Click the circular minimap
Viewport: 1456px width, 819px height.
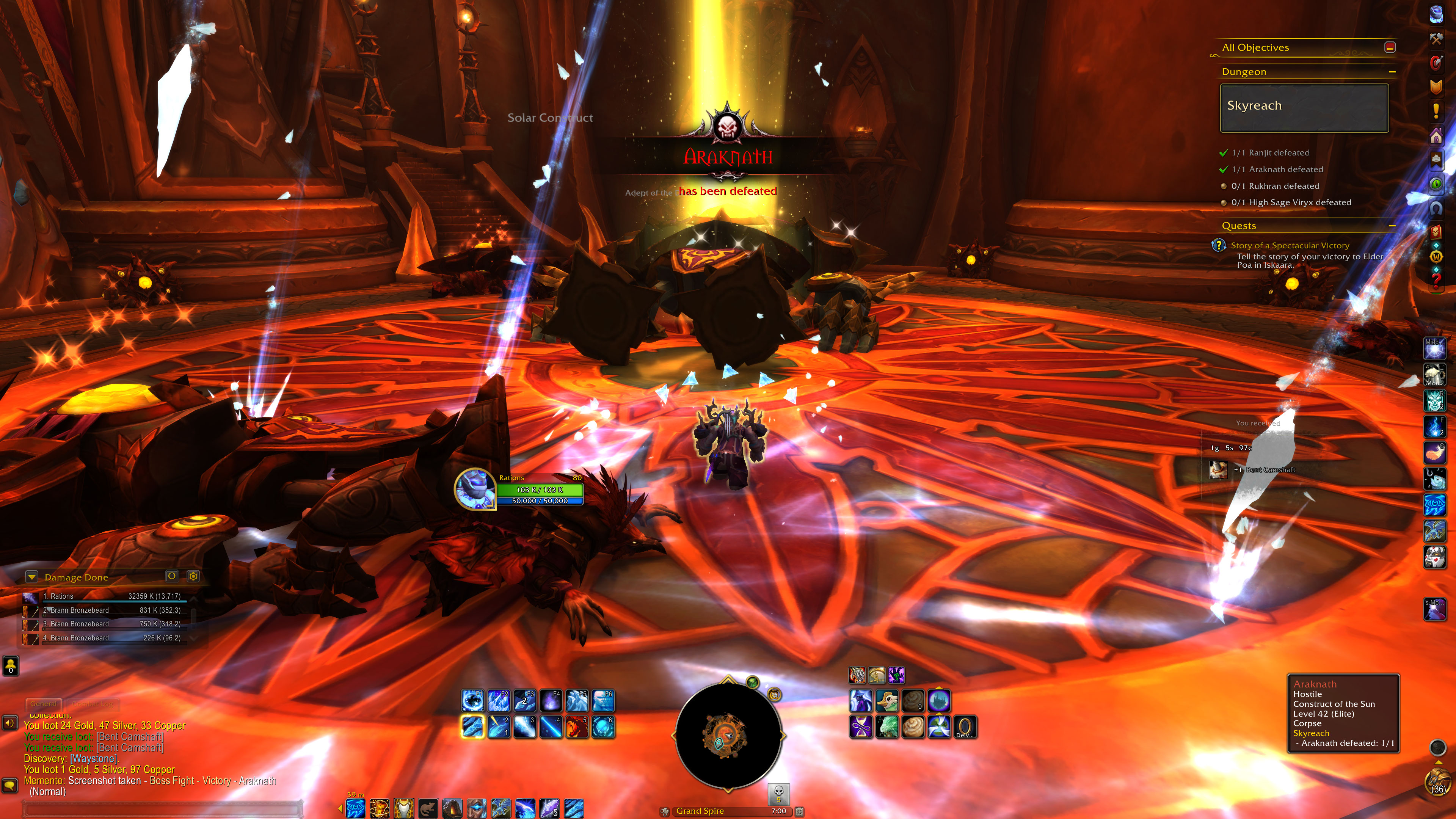(x=728, y=735)
